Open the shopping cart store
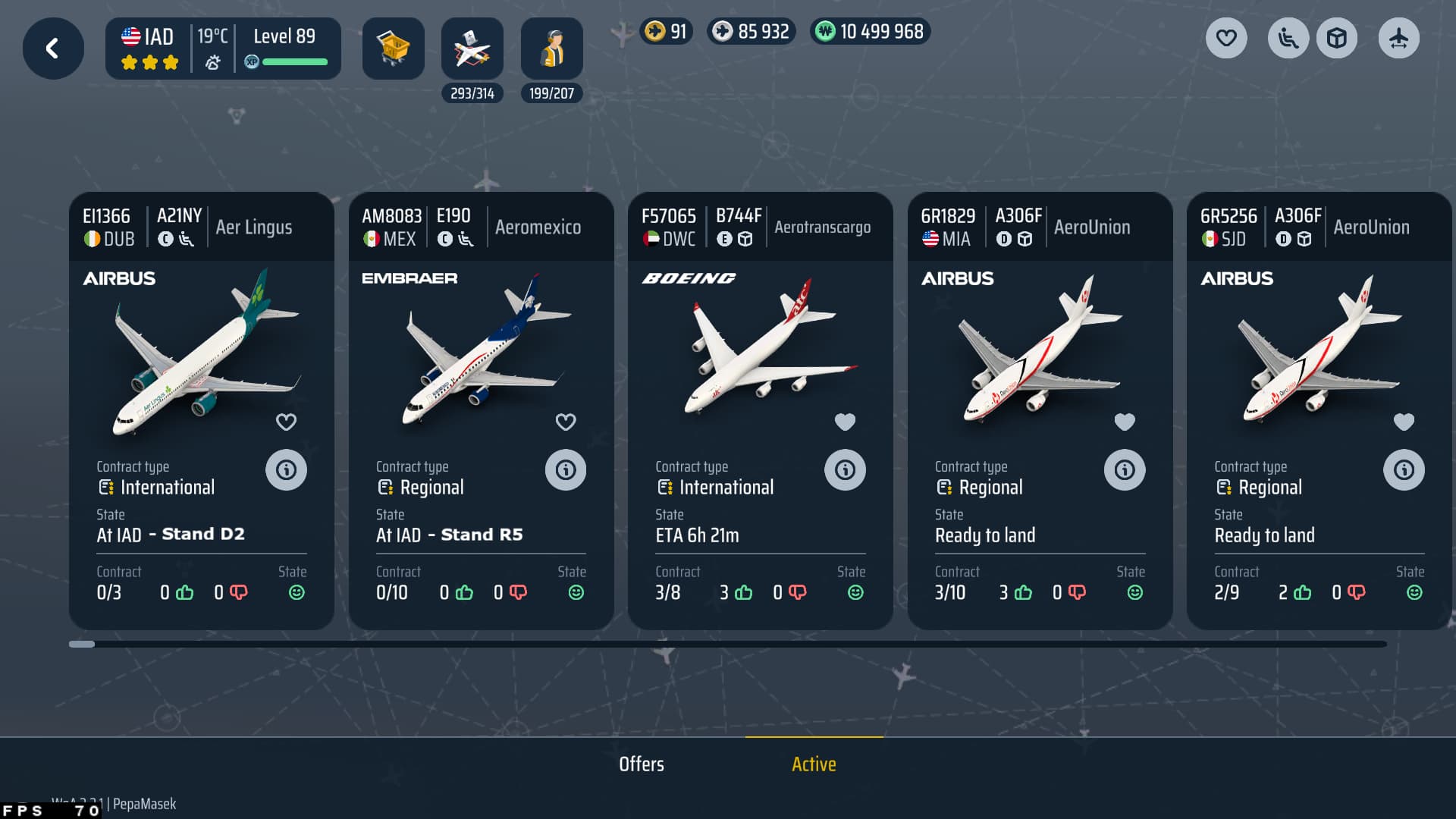This screenshot has width=1456, height=819. point(393,49)
